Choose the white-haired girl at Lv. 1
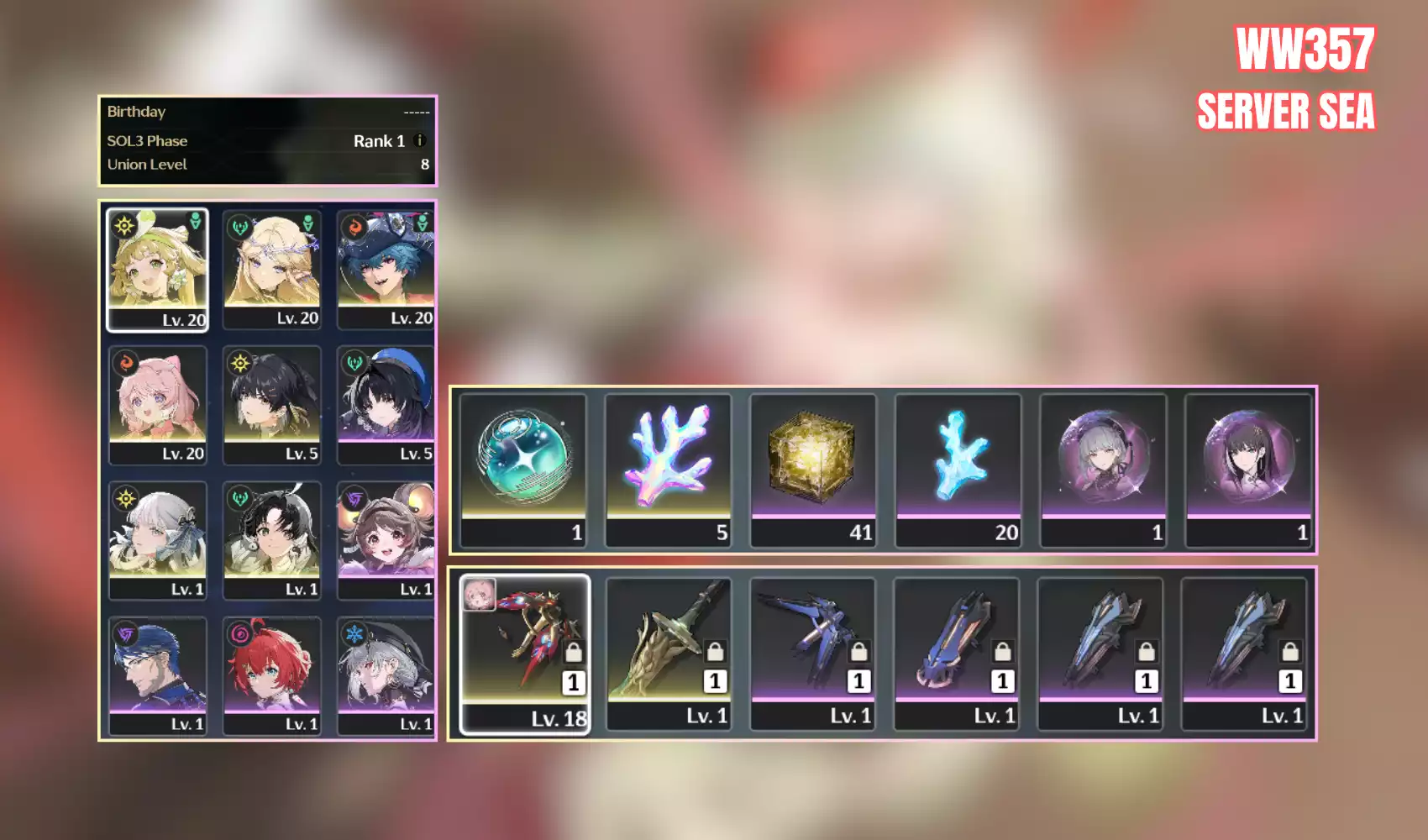The image size is (1428, 840). (x=157, y=539)
